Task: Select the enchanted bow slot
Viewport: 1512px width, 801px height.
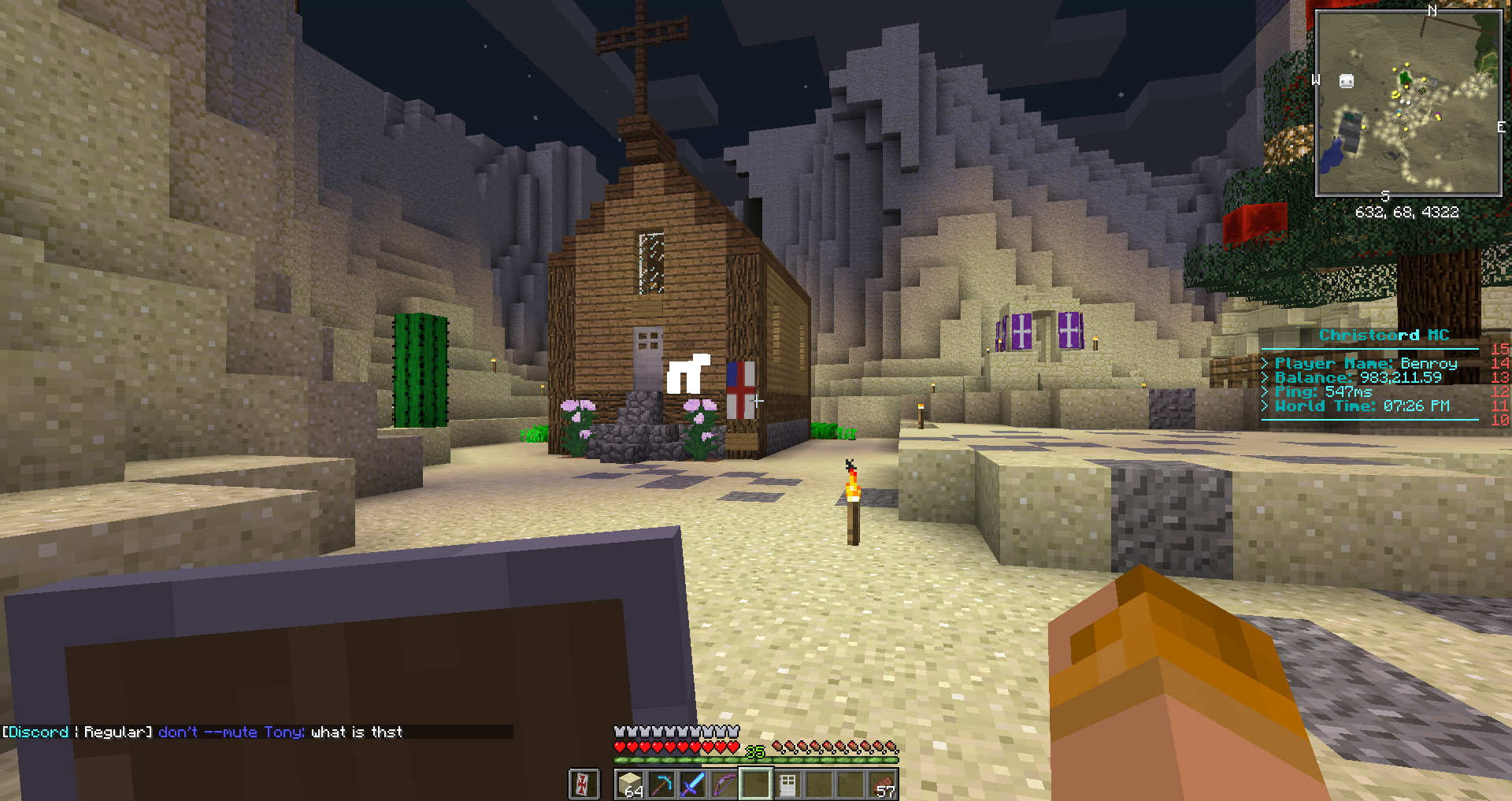Action: 724,784
